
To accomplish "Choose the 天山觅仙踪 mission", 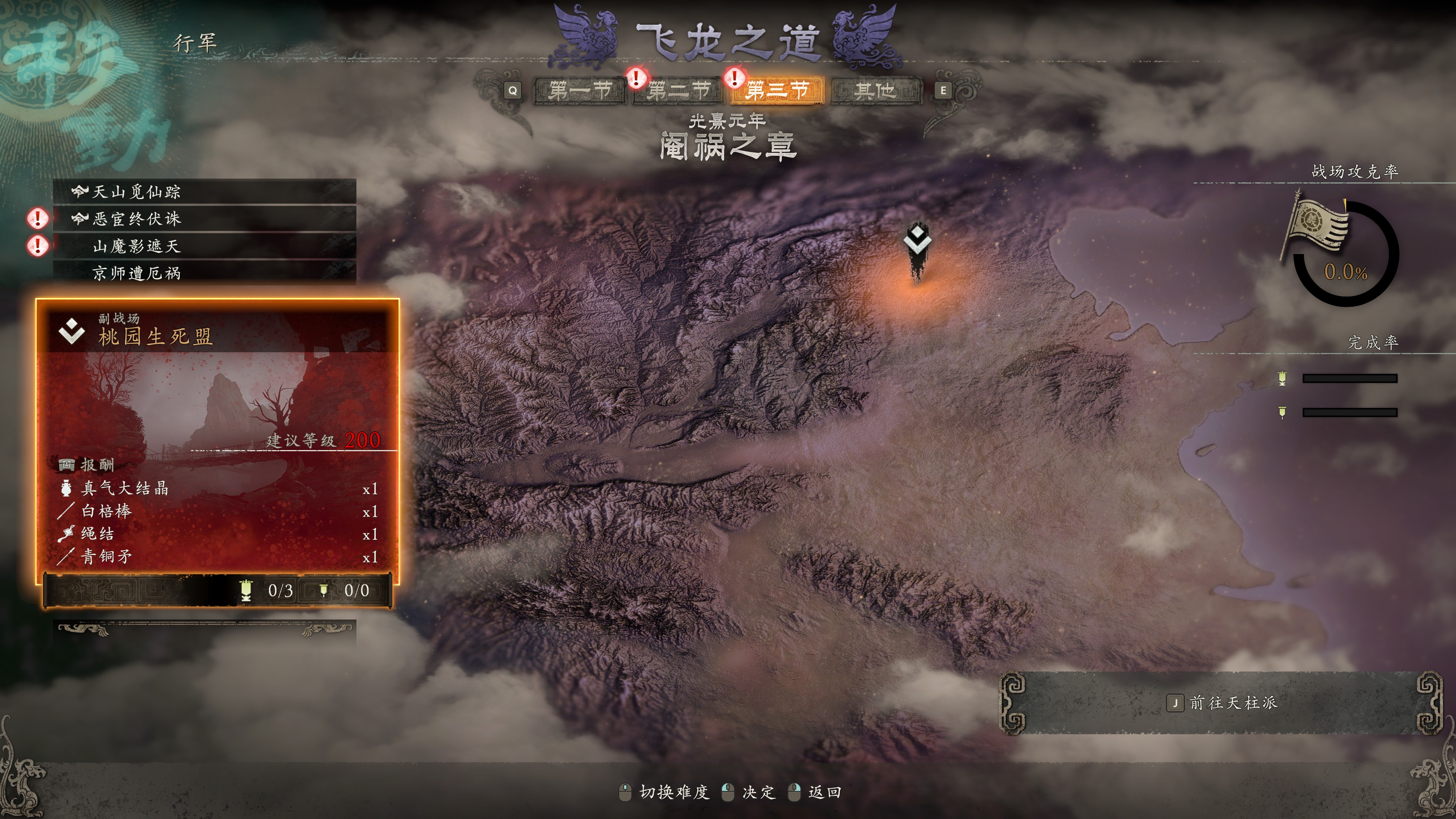I will pos(205,192).
